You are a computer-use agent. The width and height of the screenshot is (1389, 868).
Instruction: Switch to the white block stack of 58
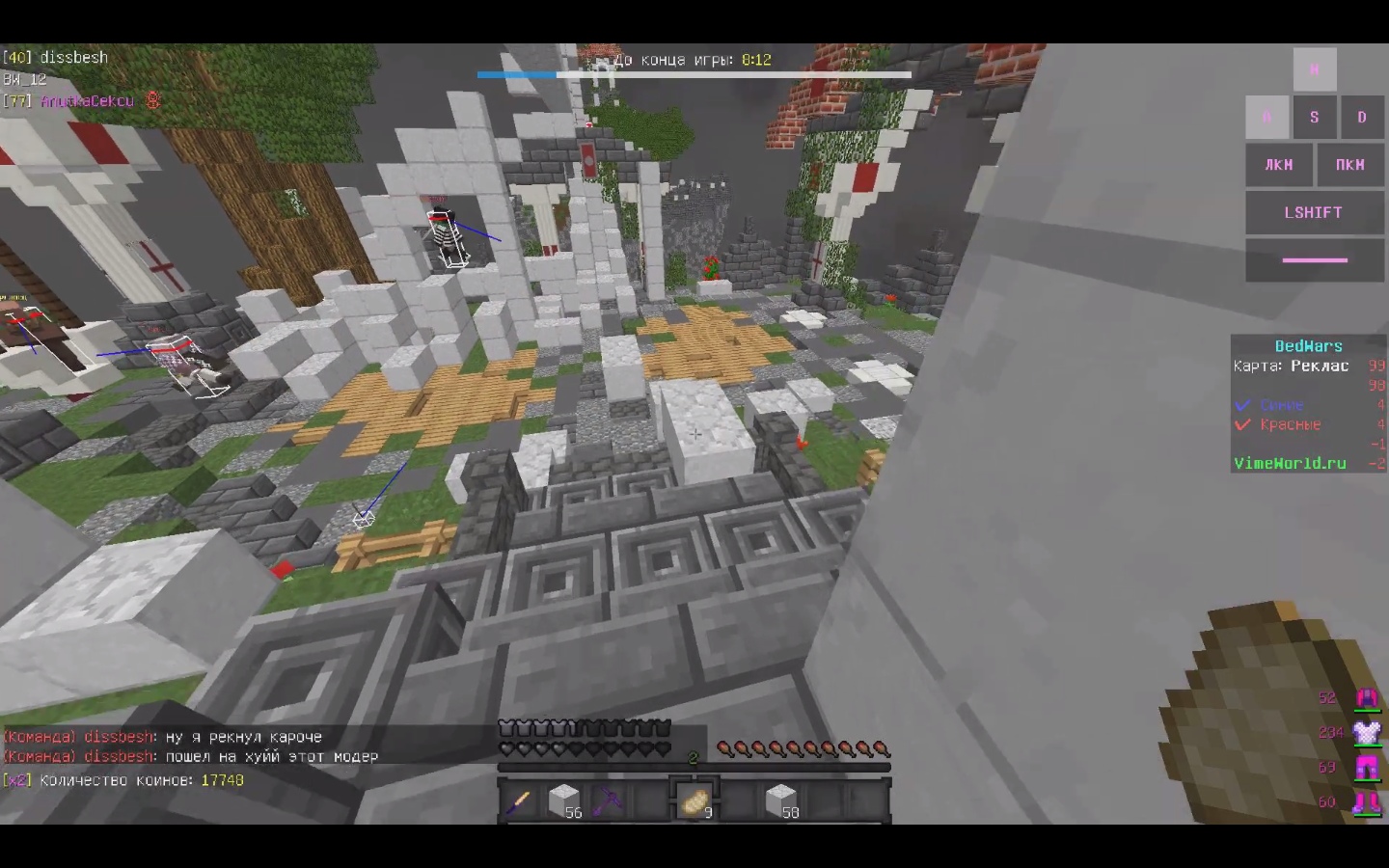click(x=781, y=800)
